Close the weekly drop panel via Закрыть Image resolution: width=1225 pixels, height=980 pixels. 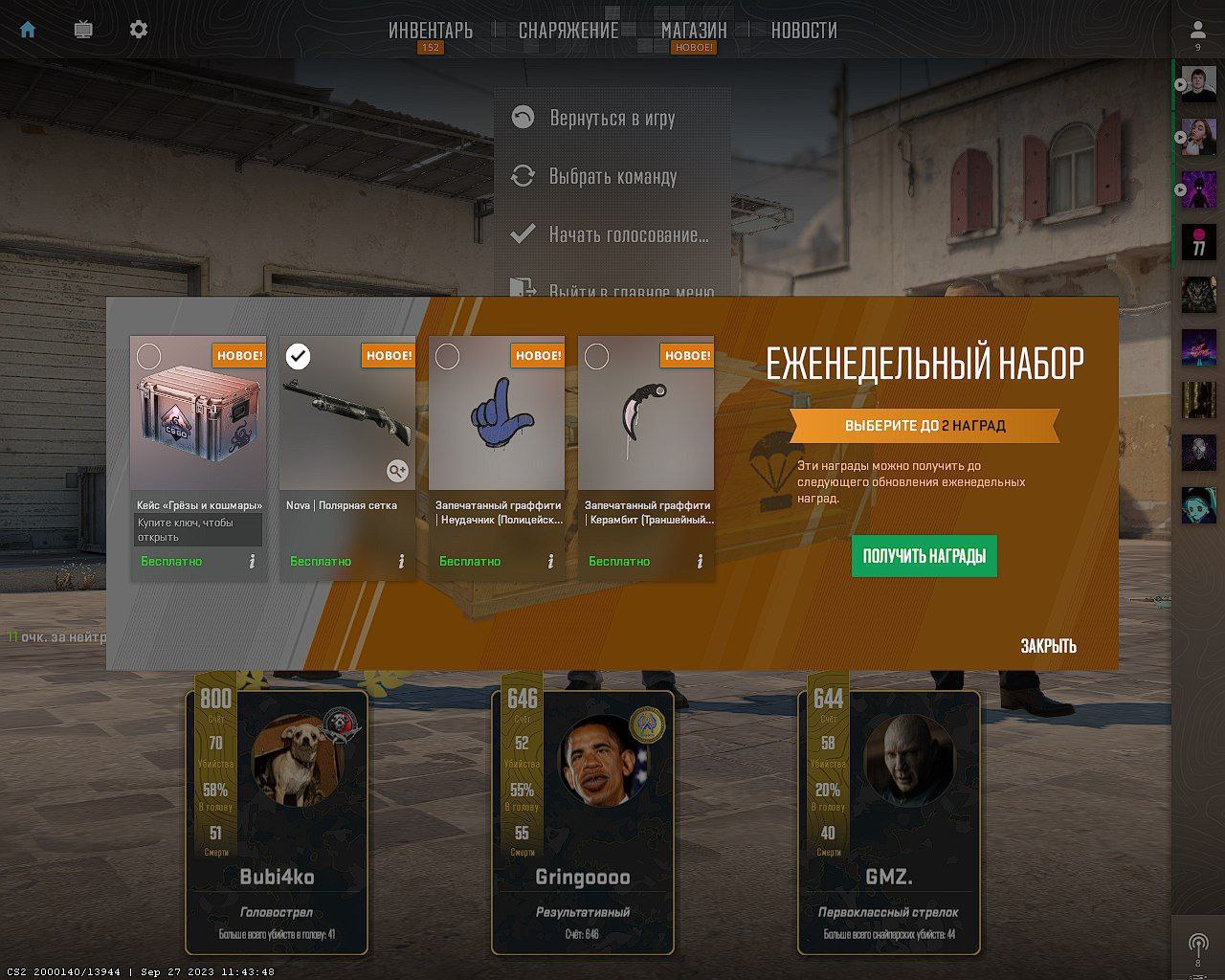(x=1048, y=646)
